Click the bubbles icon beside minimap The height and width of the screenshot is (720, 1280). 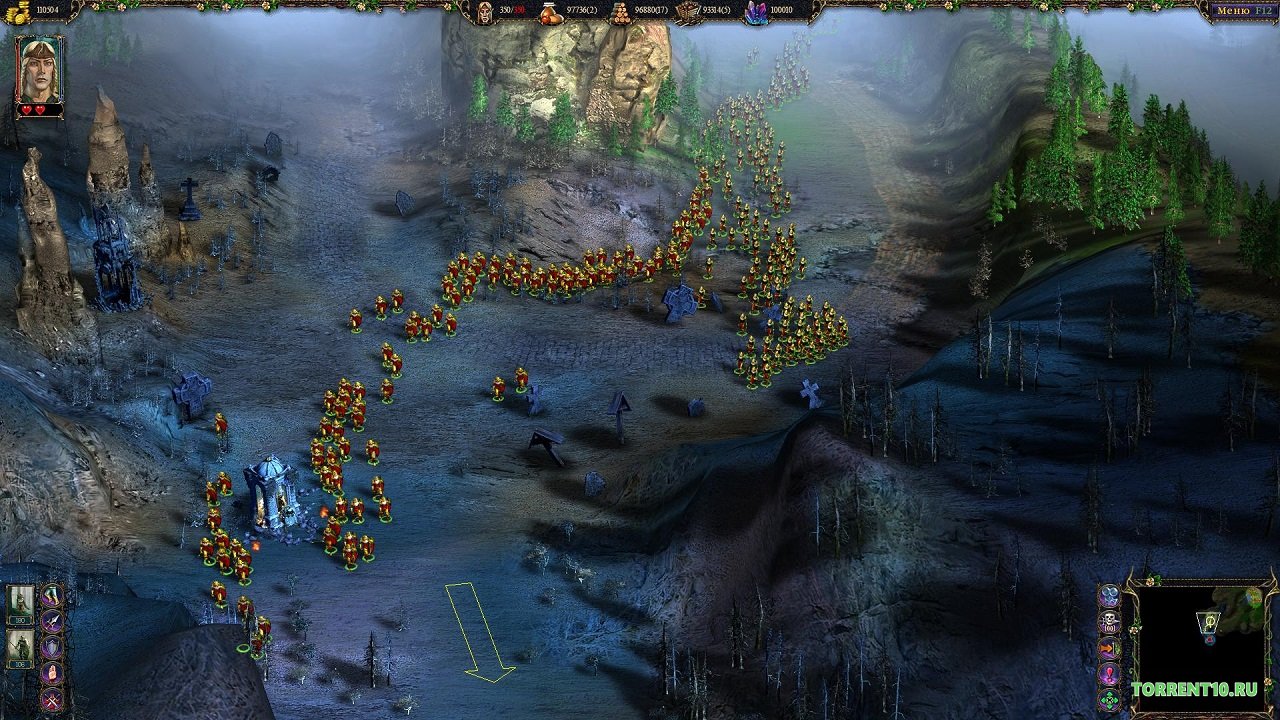1109,596
